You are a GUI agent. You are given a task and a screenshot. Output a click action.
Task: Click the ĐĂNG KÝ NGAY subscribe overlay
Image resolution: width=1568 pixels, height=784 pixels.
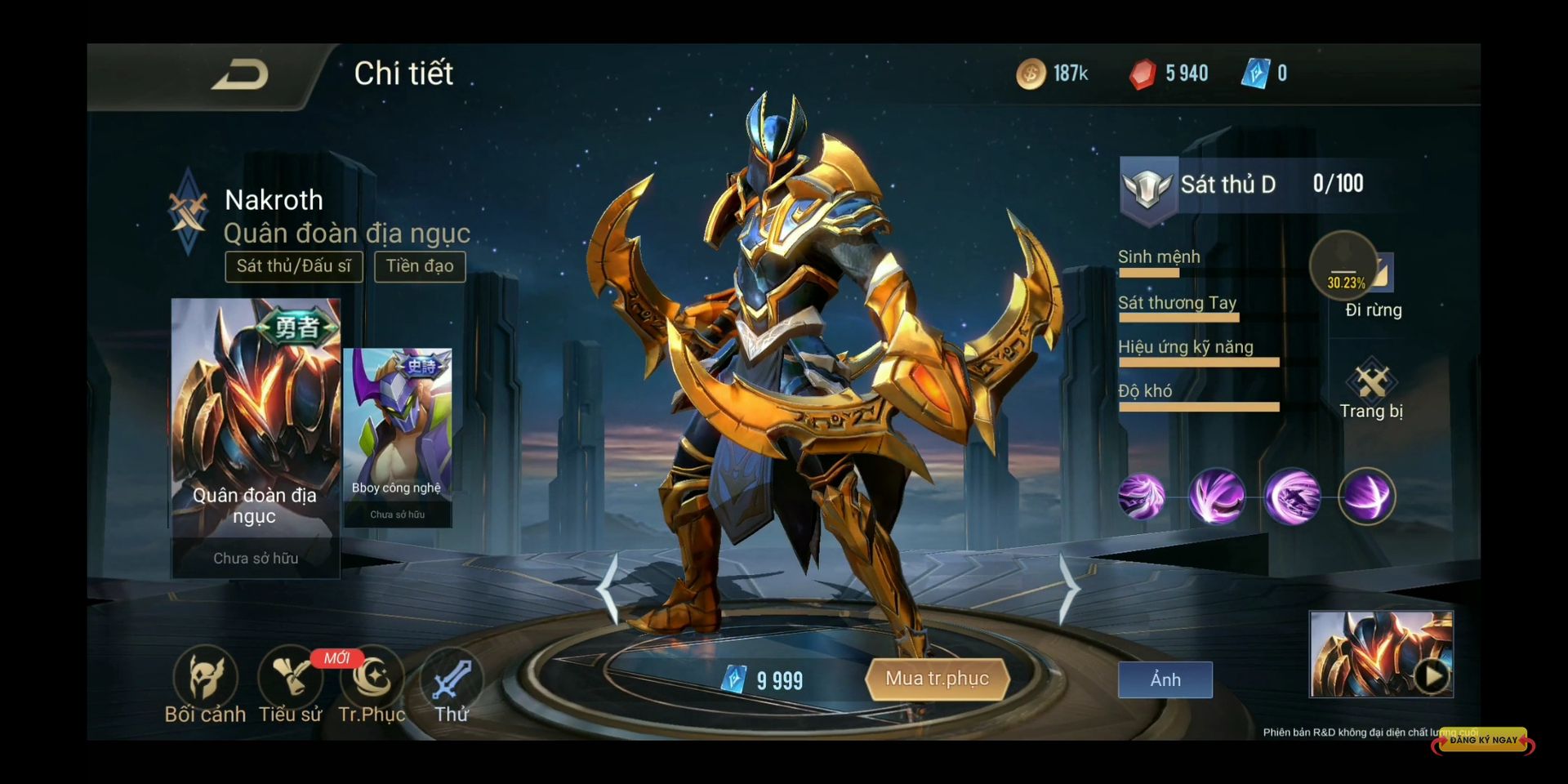tap(1483, 740)
